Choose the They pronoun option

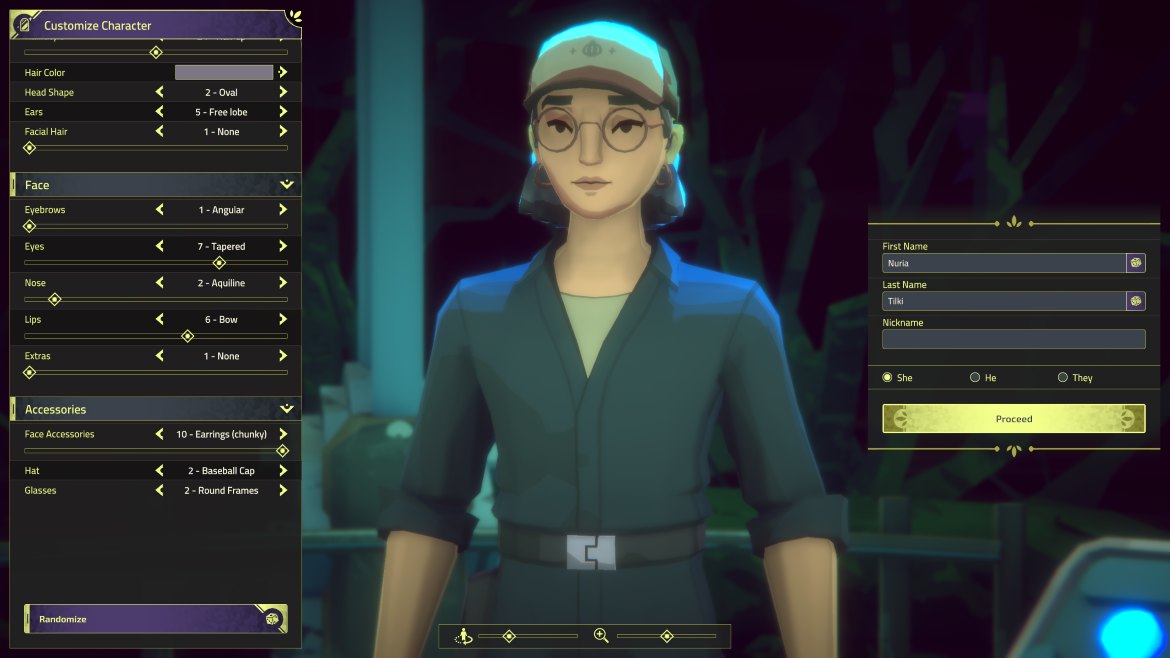1062,378
